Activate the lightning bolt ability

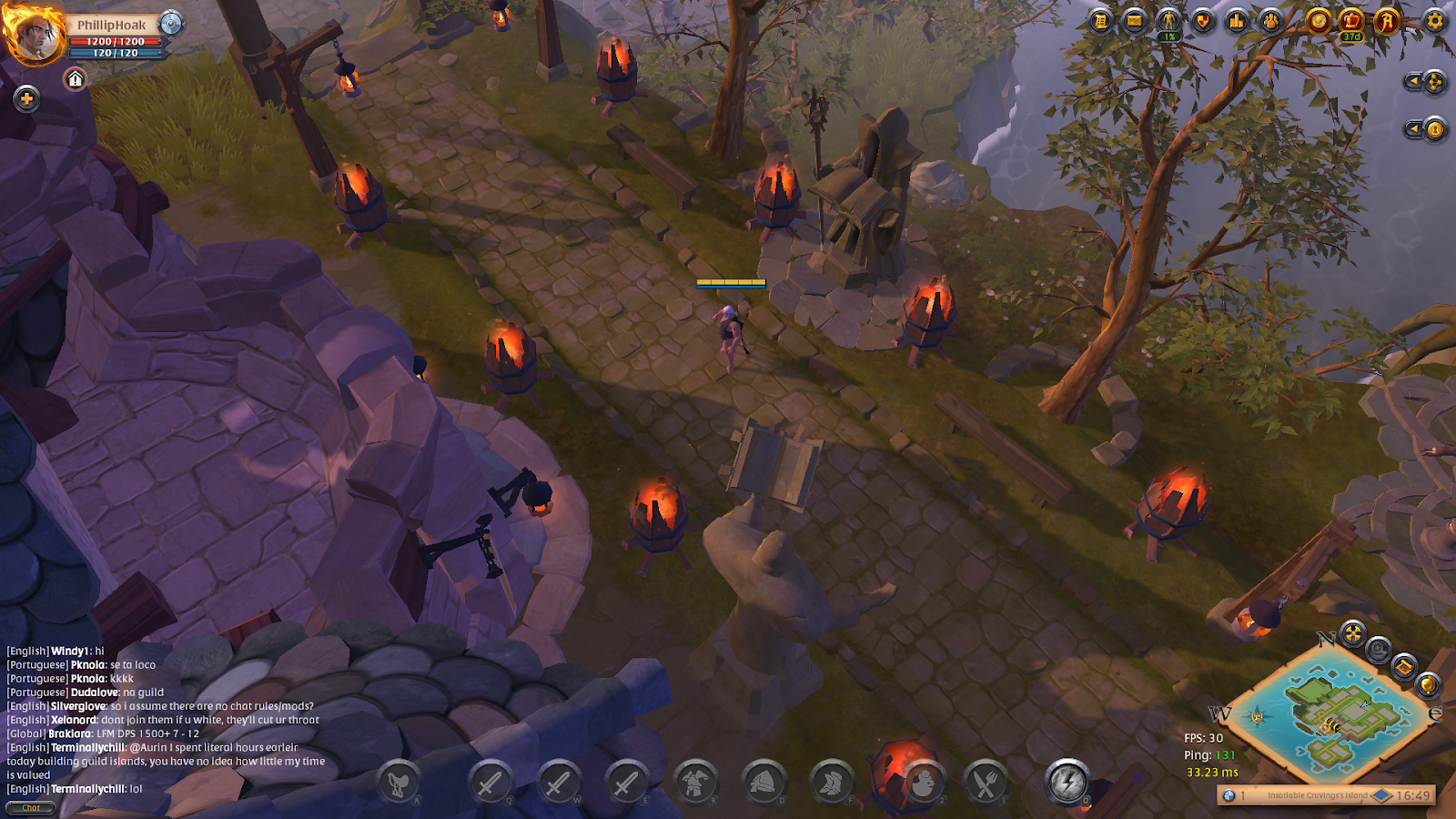tap(1067, 781)
